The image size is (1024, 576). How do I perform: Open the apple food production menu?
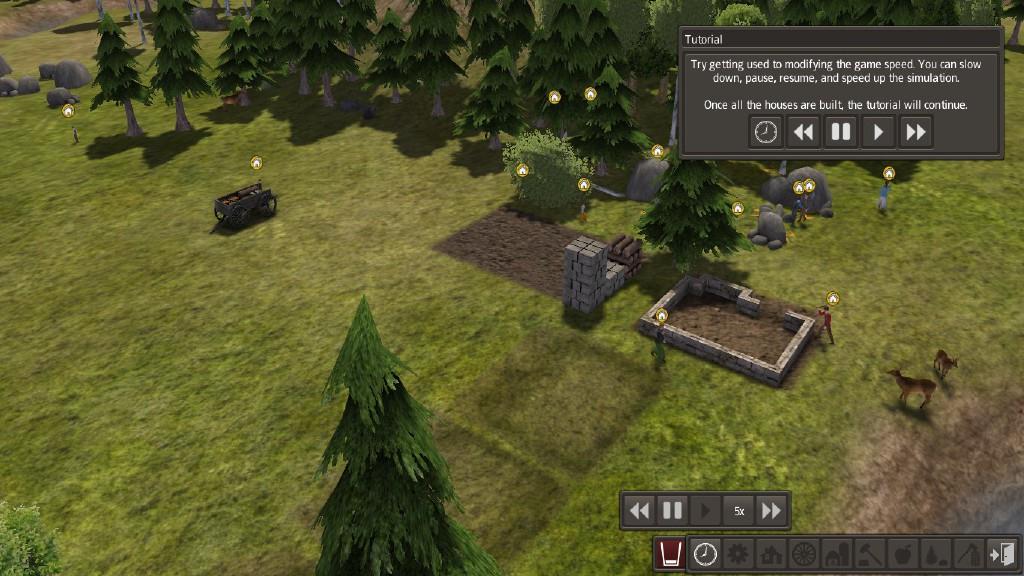click(901, 553)
